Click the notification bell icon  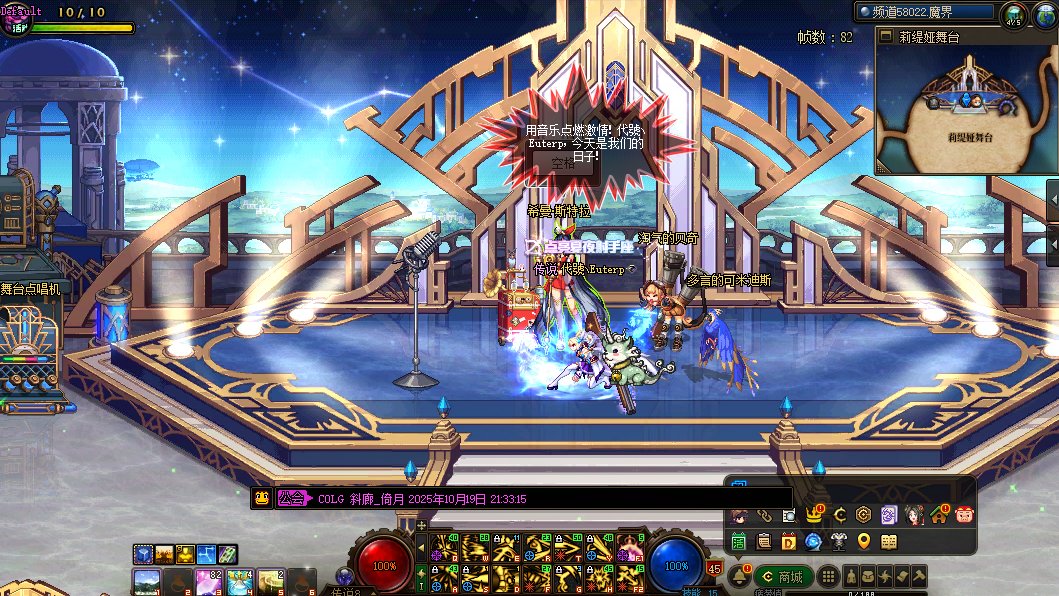click(740, 577)
